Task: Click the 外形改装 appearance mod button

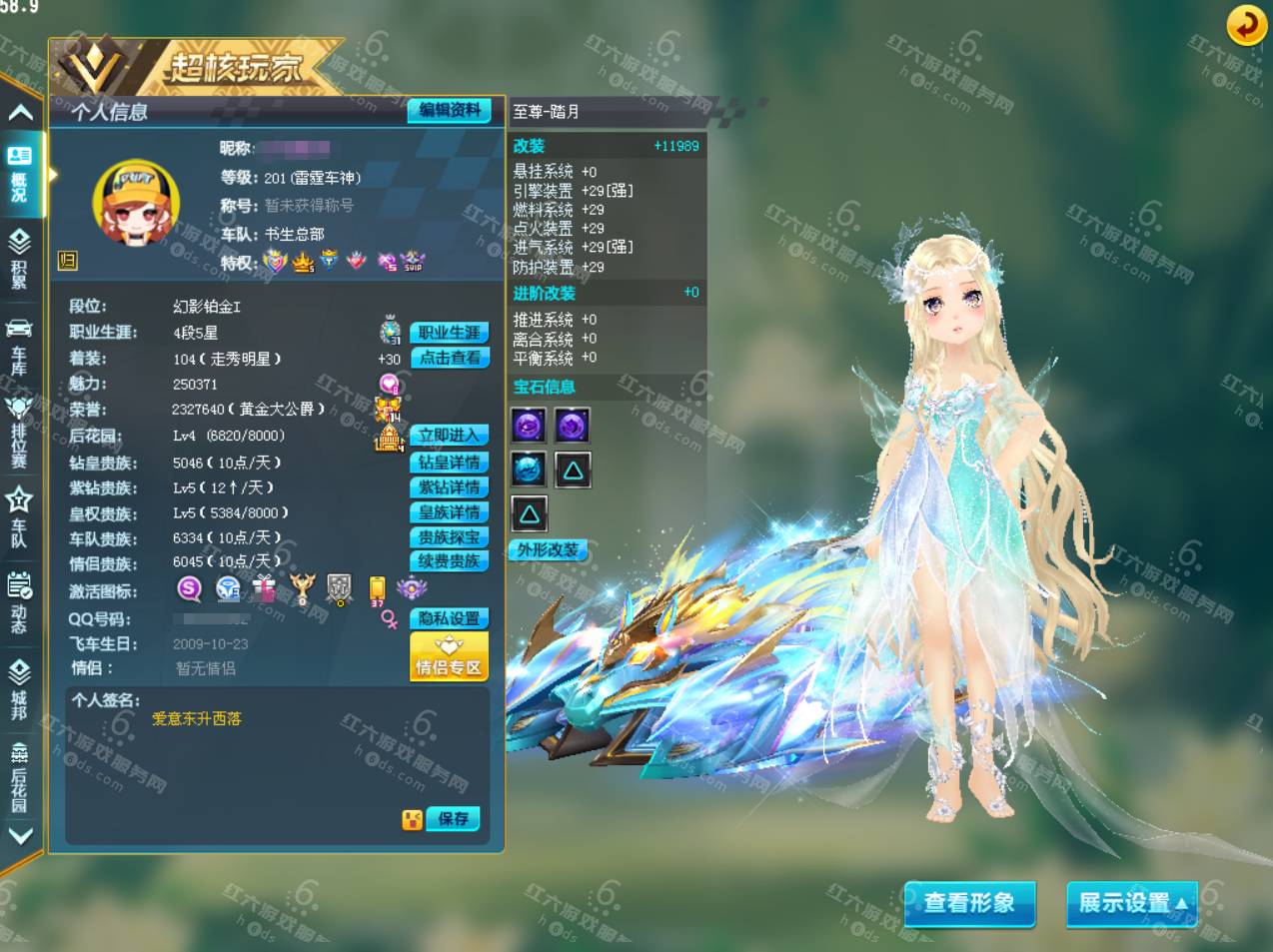Action: [x=548, y=550]
